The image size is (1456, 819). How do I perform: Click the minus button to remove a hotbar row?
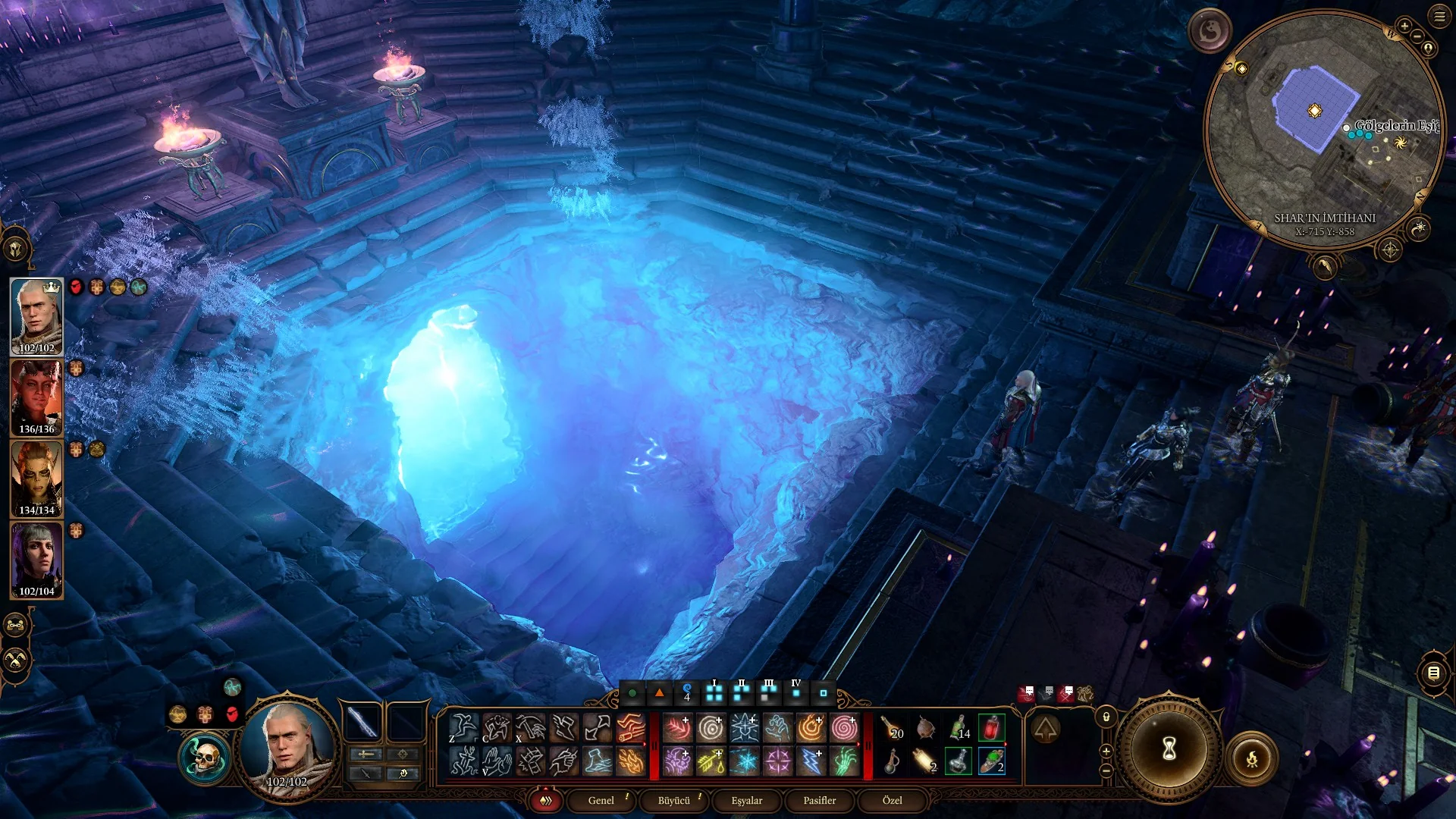point(1106,771)
